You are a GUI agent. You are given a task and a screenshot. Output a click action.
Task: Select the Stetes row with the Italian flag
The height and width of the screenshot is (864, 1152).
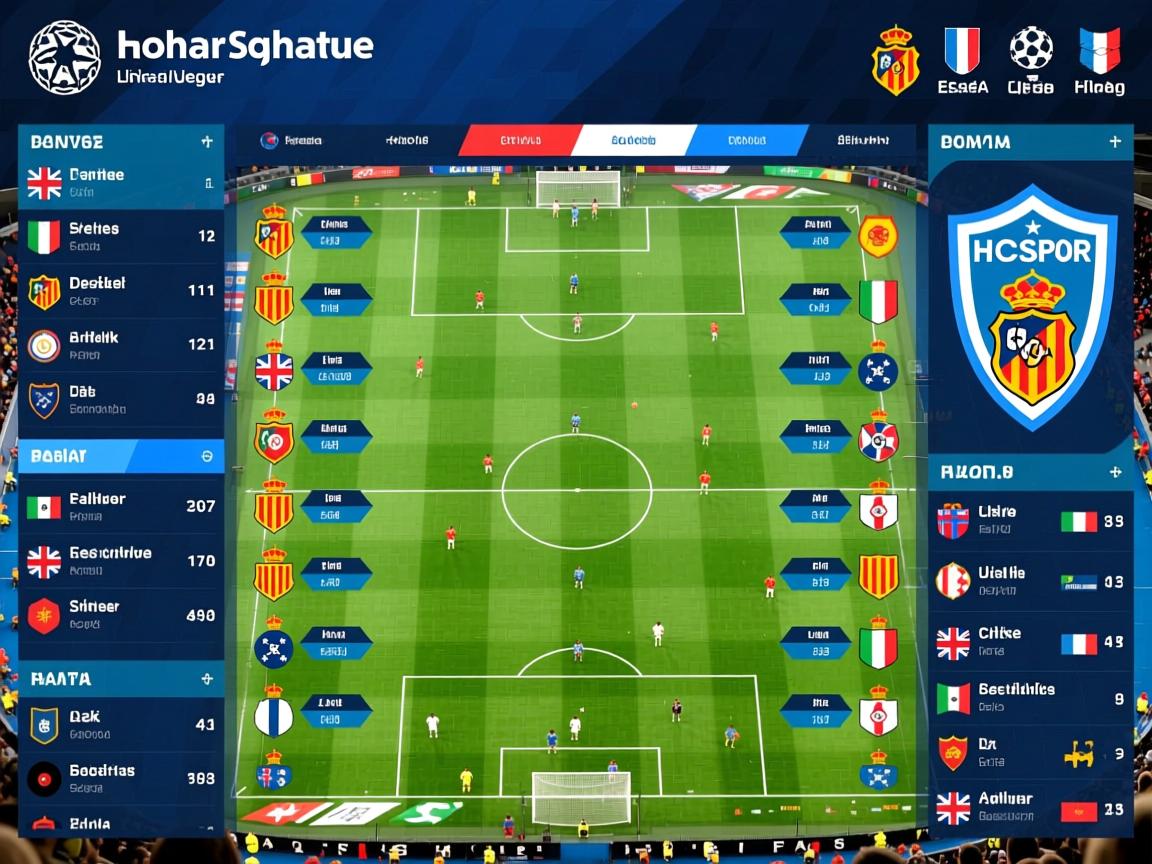(x=120, y=237)
